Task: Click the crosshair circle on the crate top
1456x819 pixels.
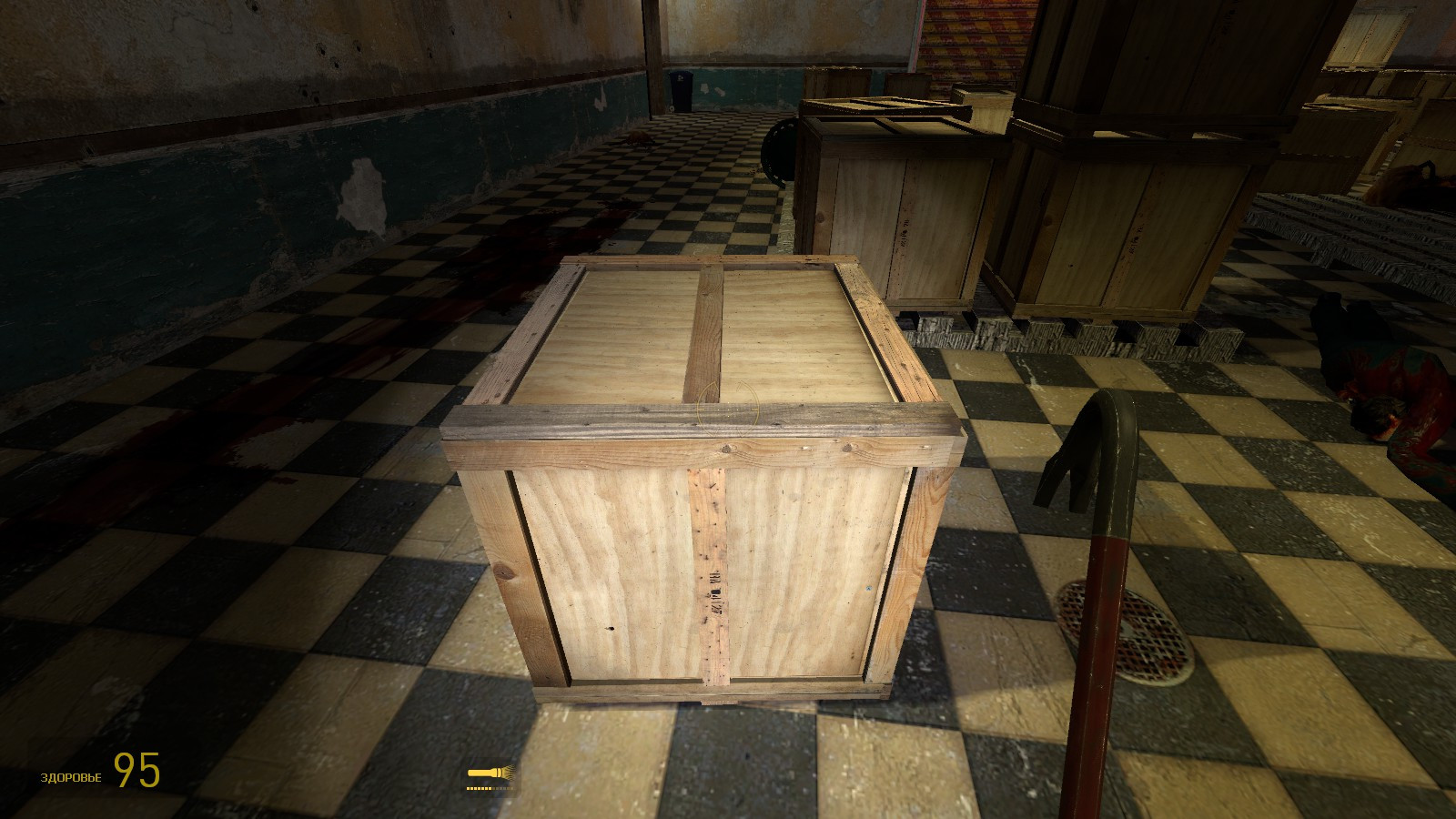Action: pyautogui.click(x=728, y=409)
